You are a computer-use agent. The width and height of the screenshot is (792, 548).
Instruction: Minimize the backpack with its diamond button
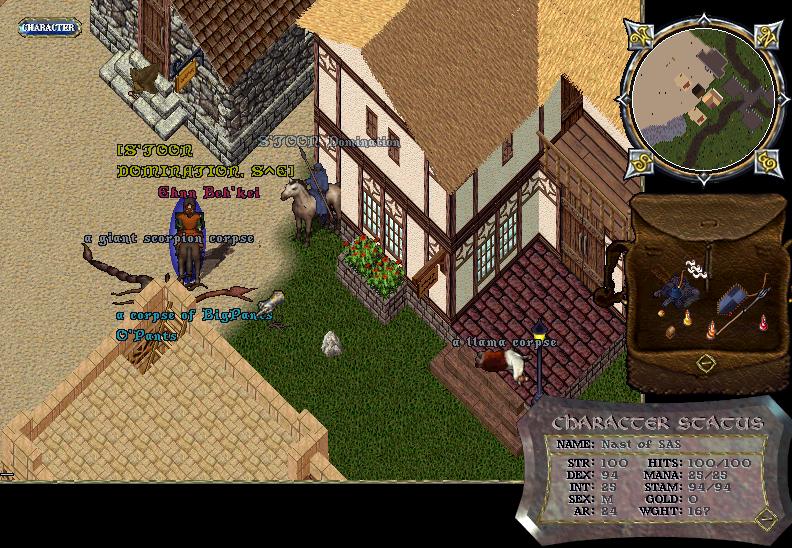pos(706,361)
